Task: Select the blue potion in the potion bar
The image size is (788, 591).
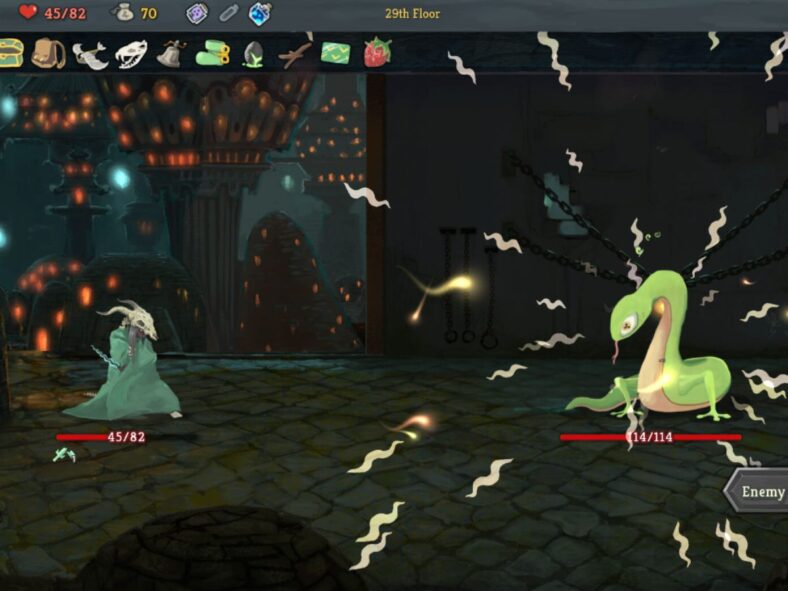Action: click(x=259, y=13)
